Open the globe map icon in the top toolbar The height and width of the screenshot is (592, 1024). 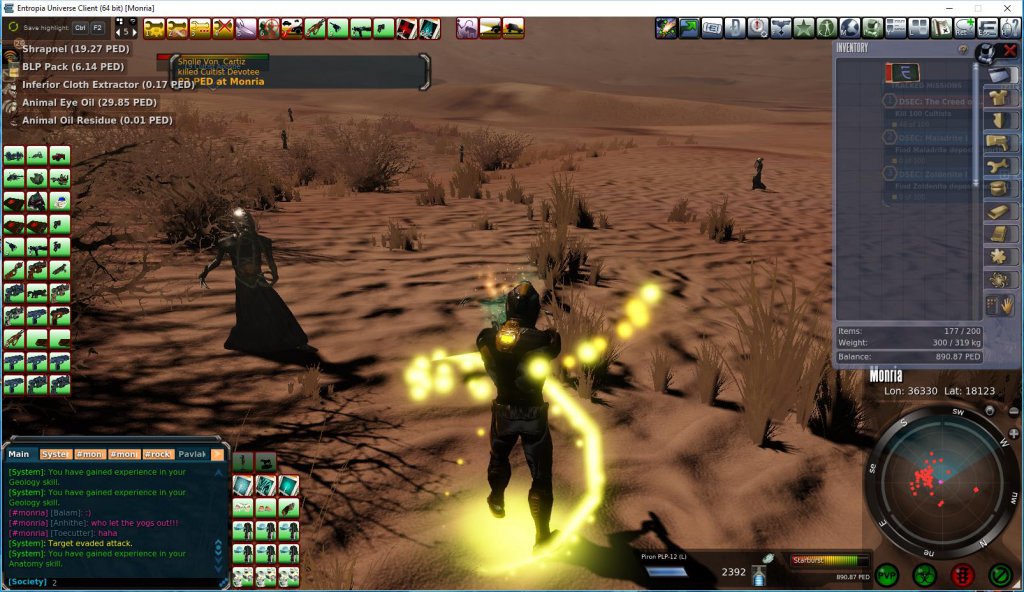pos(850,28)
